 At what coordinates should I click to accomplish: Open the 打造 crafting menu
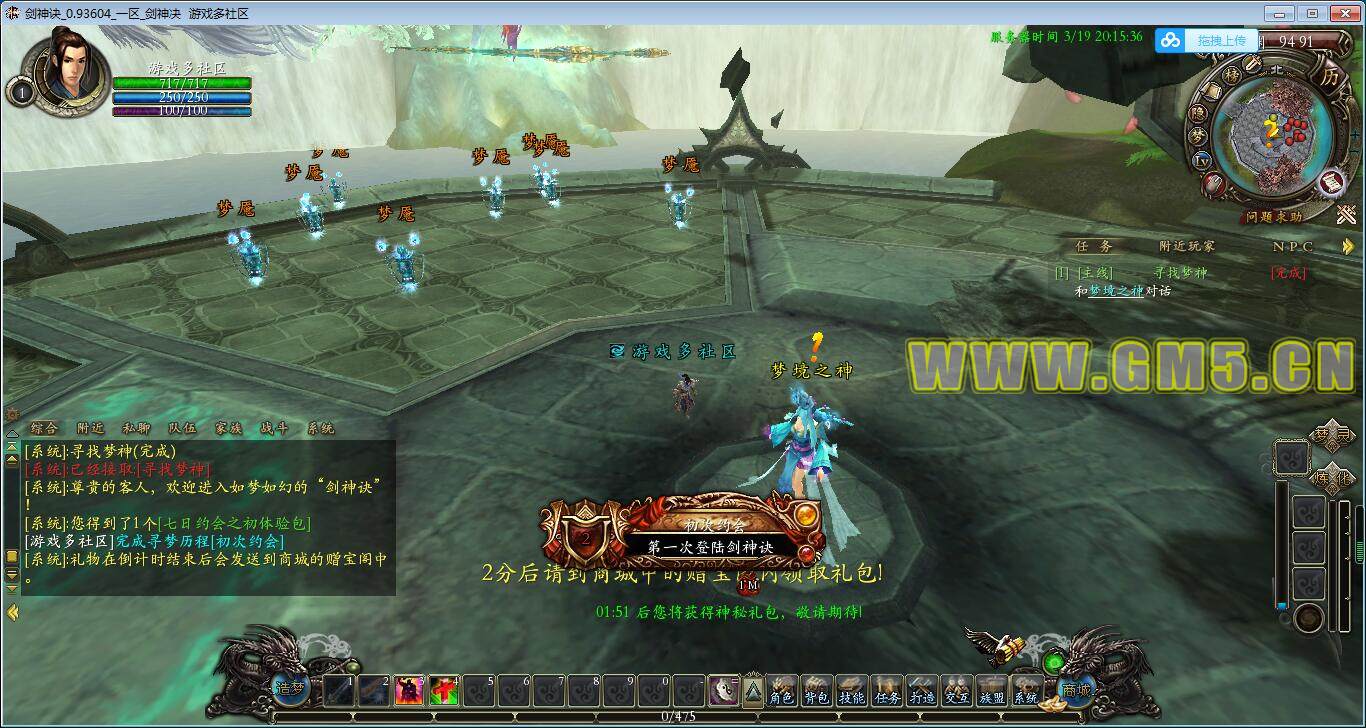click(x=922, y=692)
